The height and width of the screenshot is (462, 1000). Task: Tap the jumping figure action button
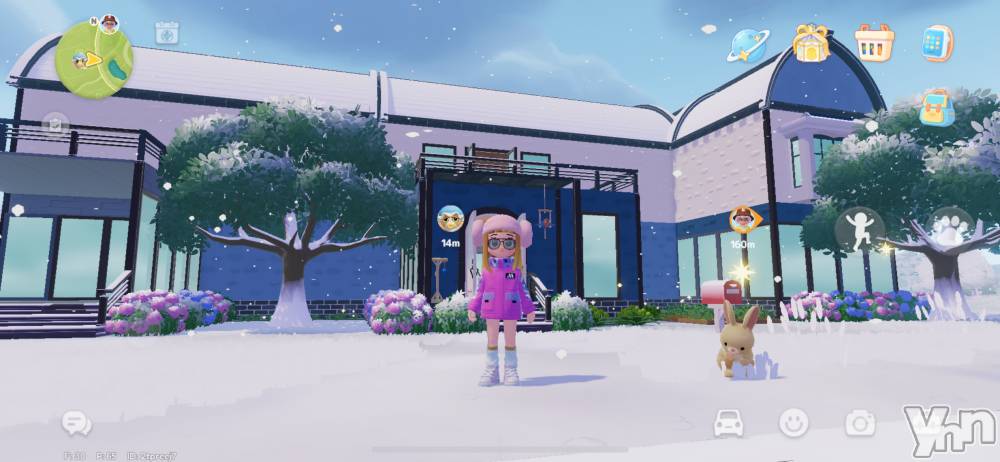tap(859, 230)
